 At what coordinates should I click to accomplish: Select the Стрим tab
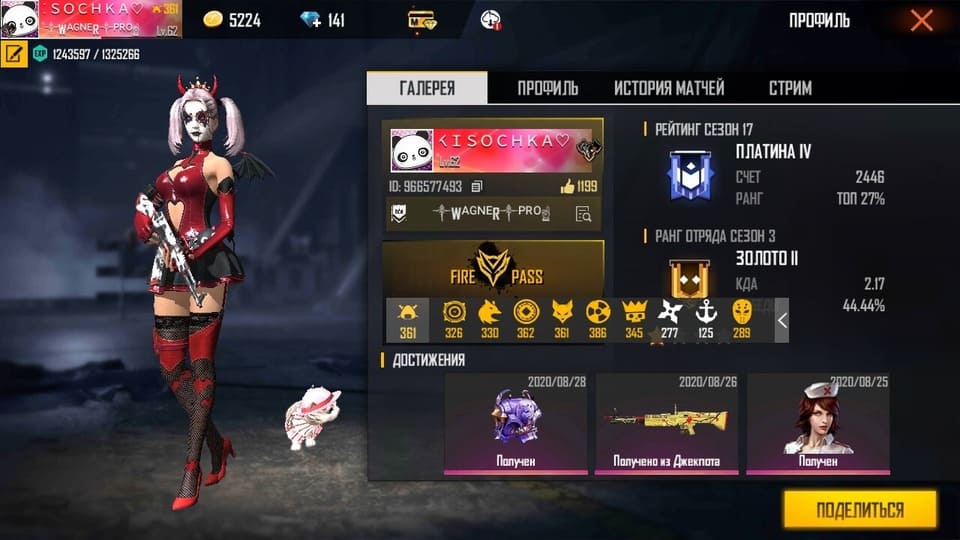(790, 88)
